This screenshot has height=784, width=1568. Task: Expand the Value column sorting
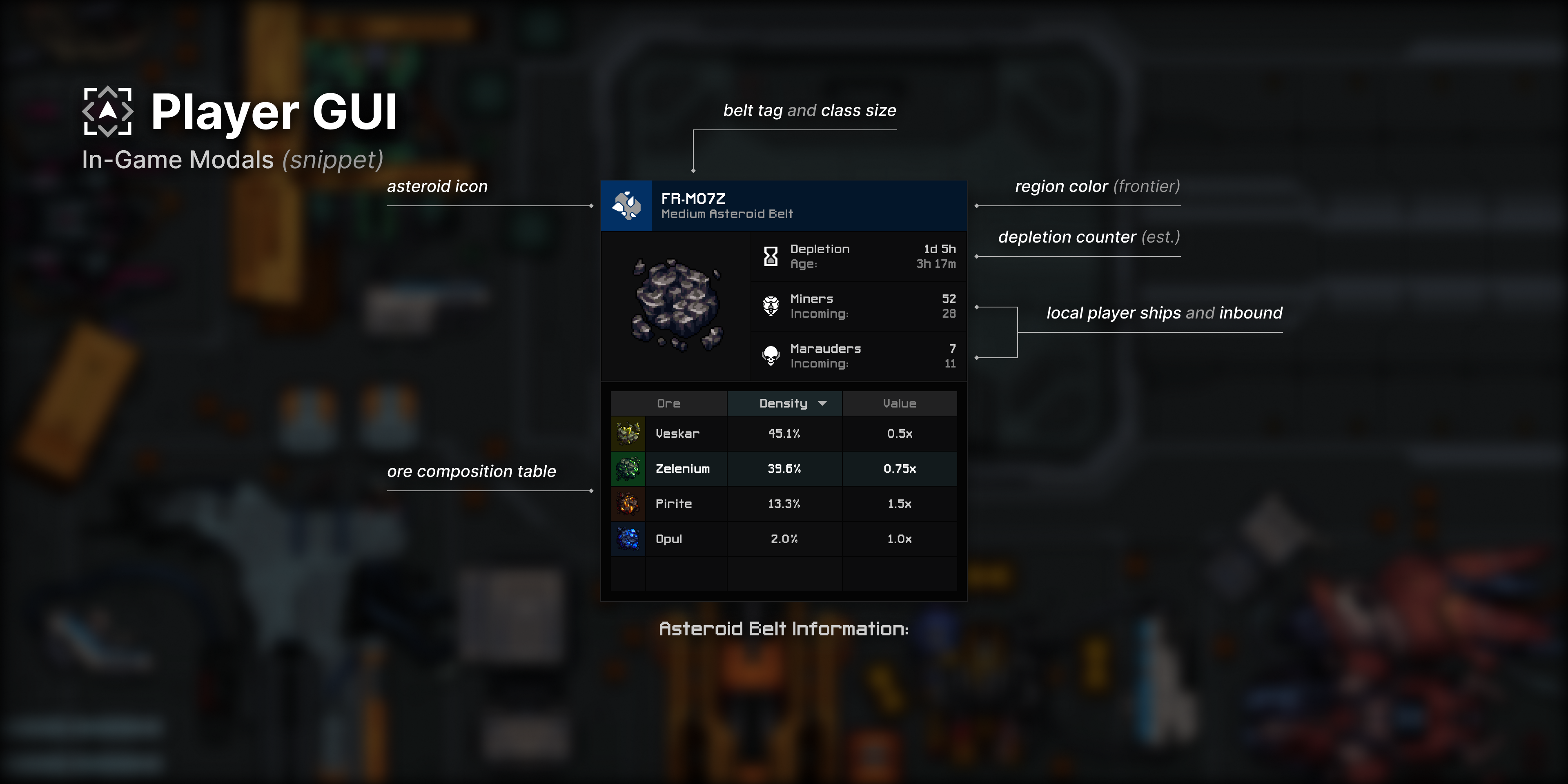tap(899, 403)
